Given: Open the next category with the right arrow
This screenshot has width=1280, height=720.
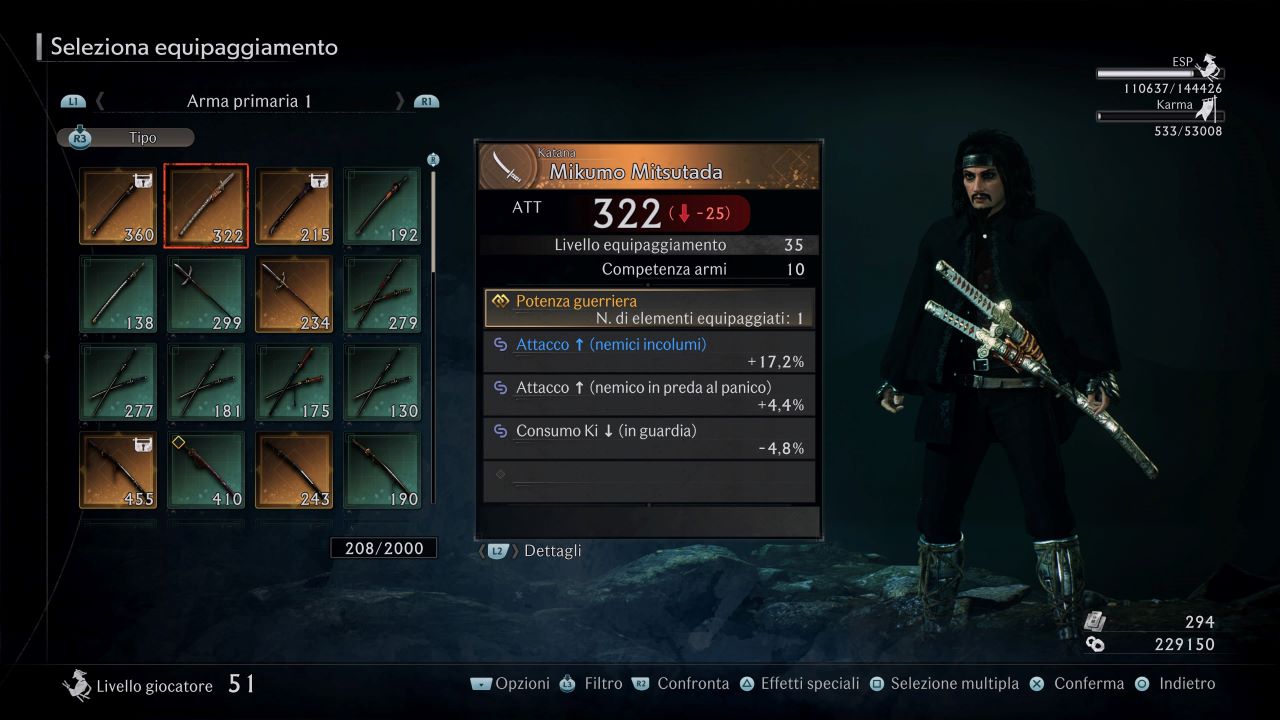Looking at the screenshot, I should click(400, 101).
